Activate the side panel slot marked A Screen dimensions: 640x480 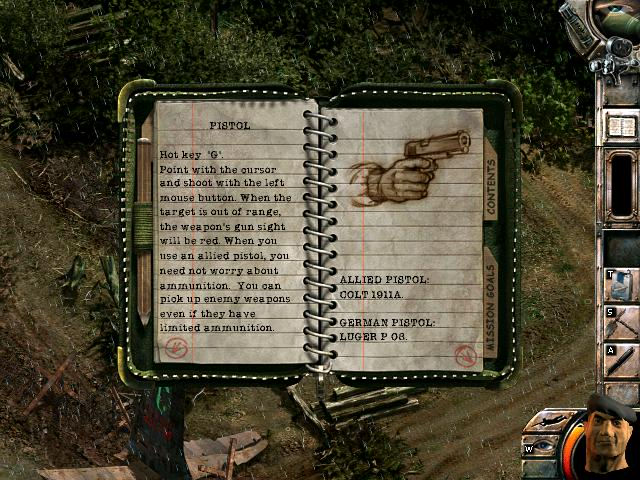click(x=621, y=360)
